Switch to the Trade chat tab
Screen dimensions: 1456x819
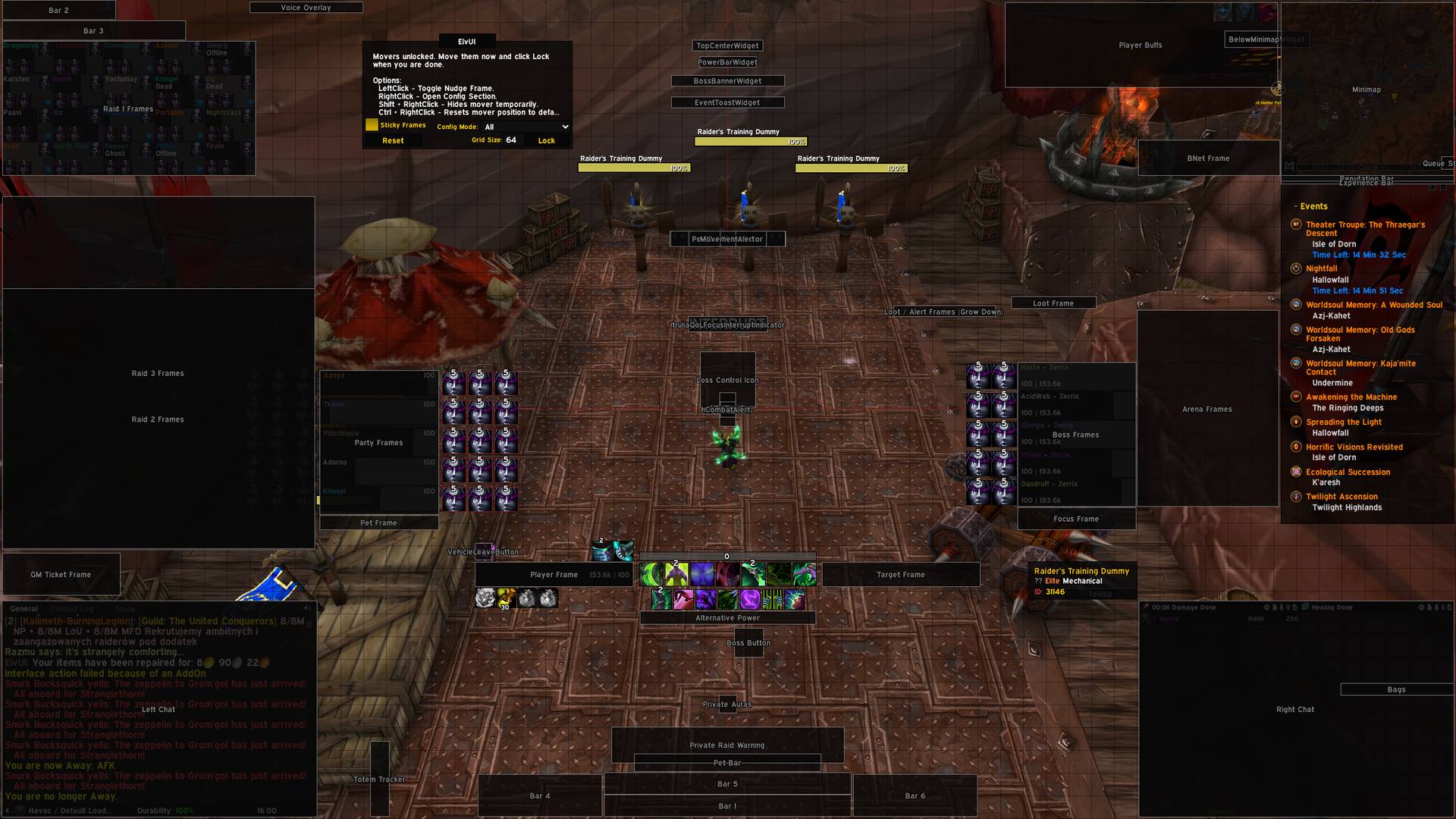[125, 608]
